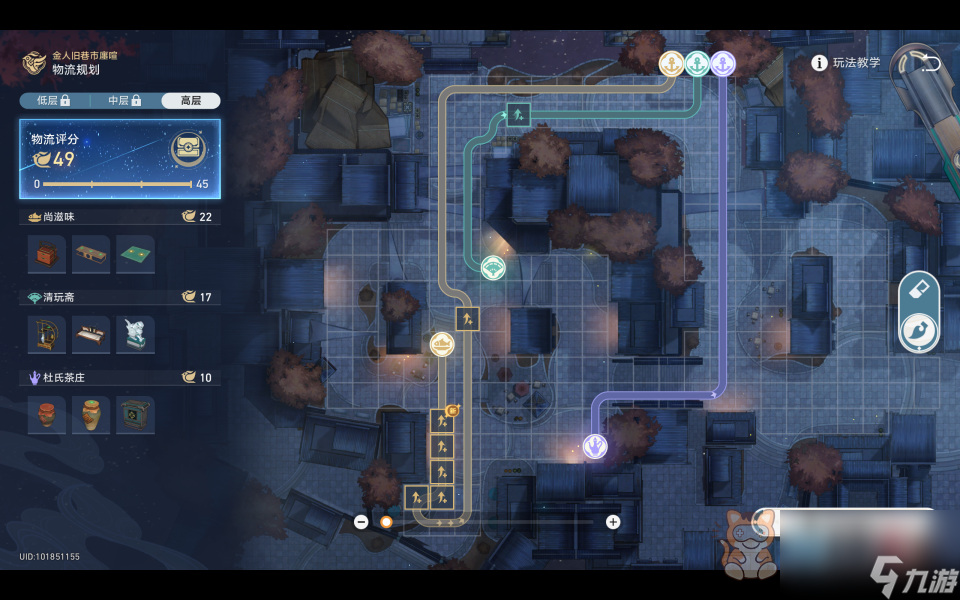Screen dimensions: 960x600
Task: Choose the harp instrument goods item
Action: click(47, 335)
